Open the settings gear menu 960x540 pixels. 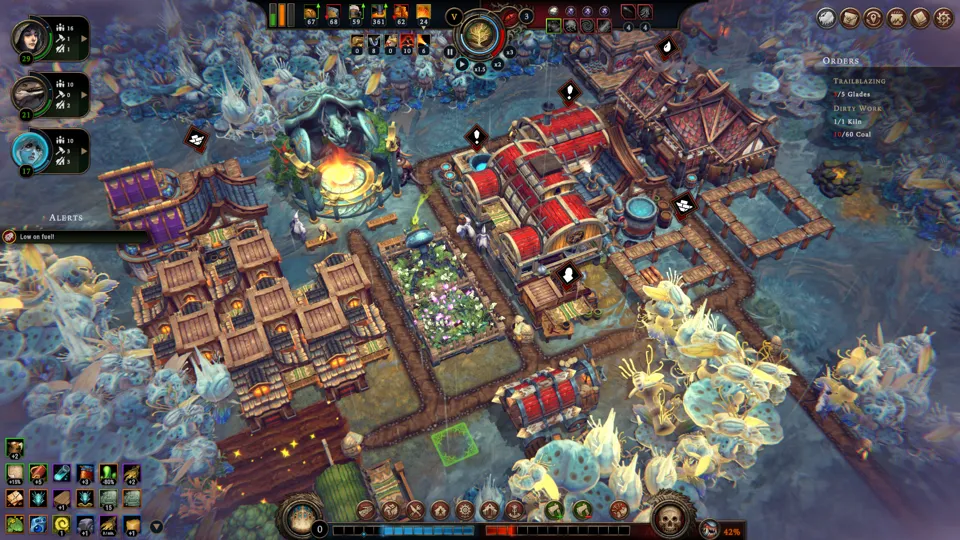[943, 18]
